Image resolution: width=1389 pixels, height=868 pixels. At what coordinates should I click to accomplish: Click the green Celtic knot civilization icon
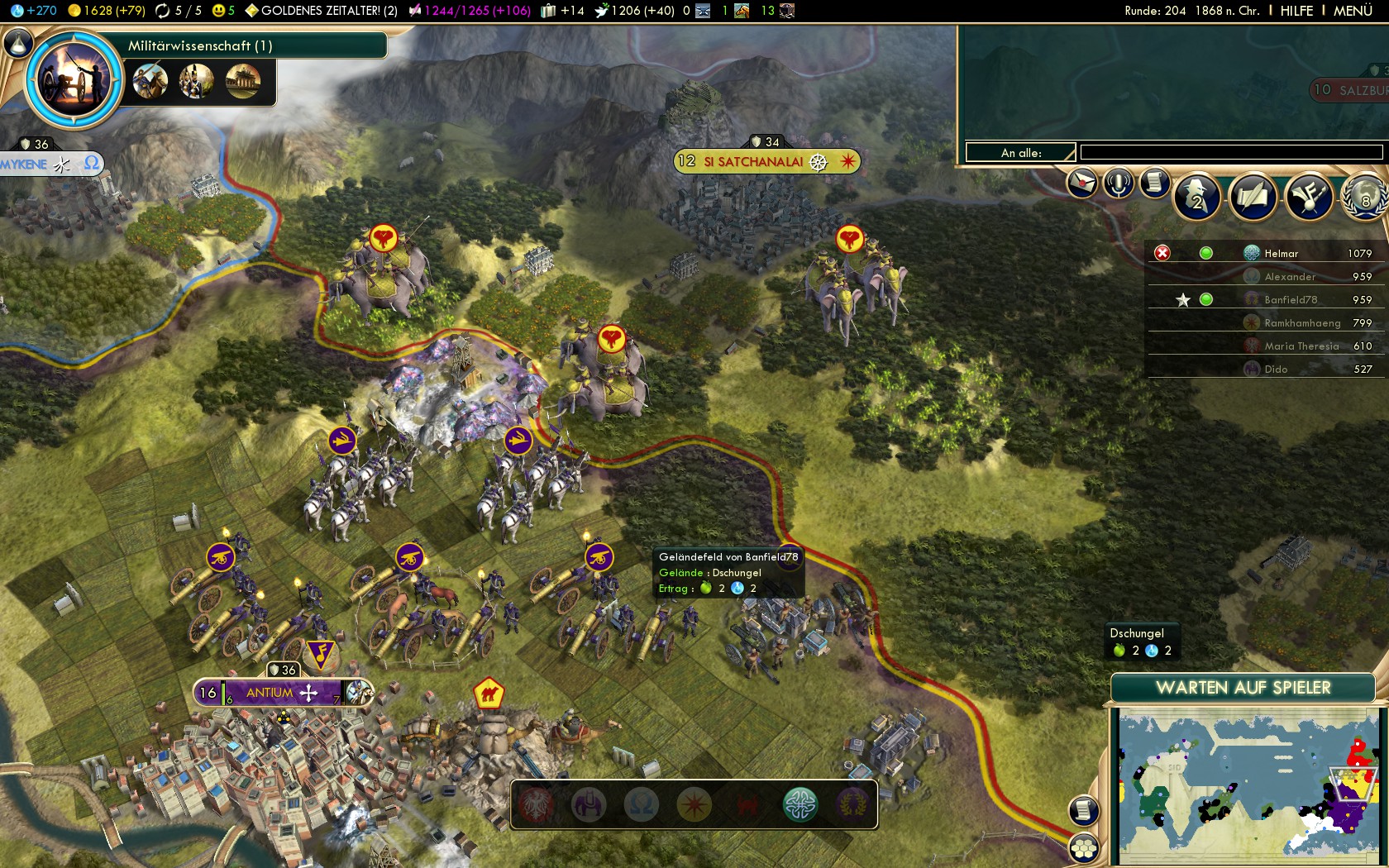tap(800, 804)
